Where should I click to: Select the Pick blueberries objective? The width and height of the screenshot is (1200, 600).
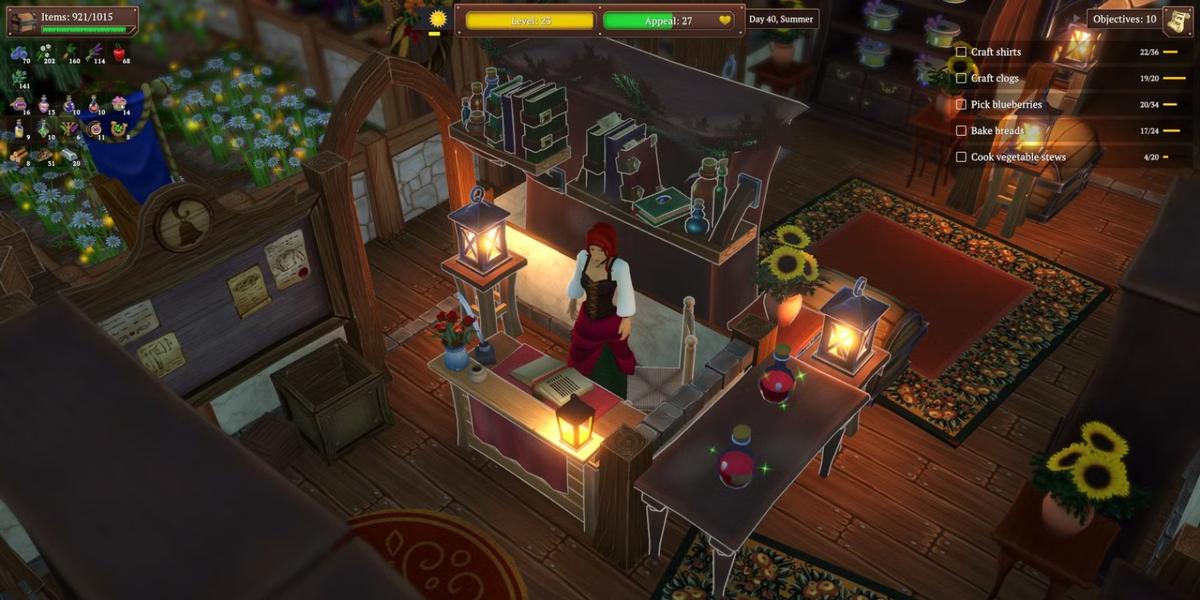click(1006, 104)
